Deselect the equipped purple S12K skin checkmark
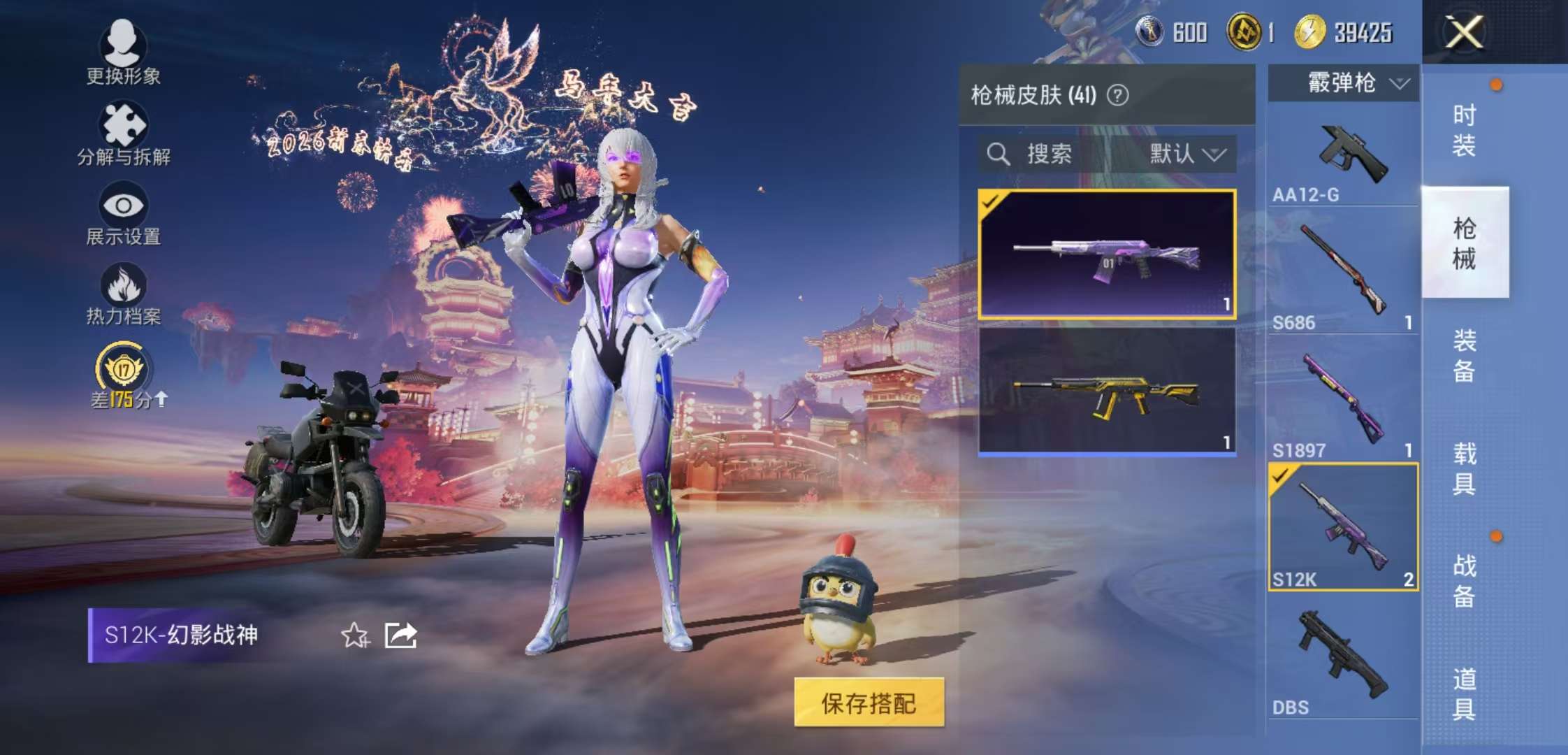Viewport: 1568px width, 755px height. pyautogui.click(x=992, y=201)
